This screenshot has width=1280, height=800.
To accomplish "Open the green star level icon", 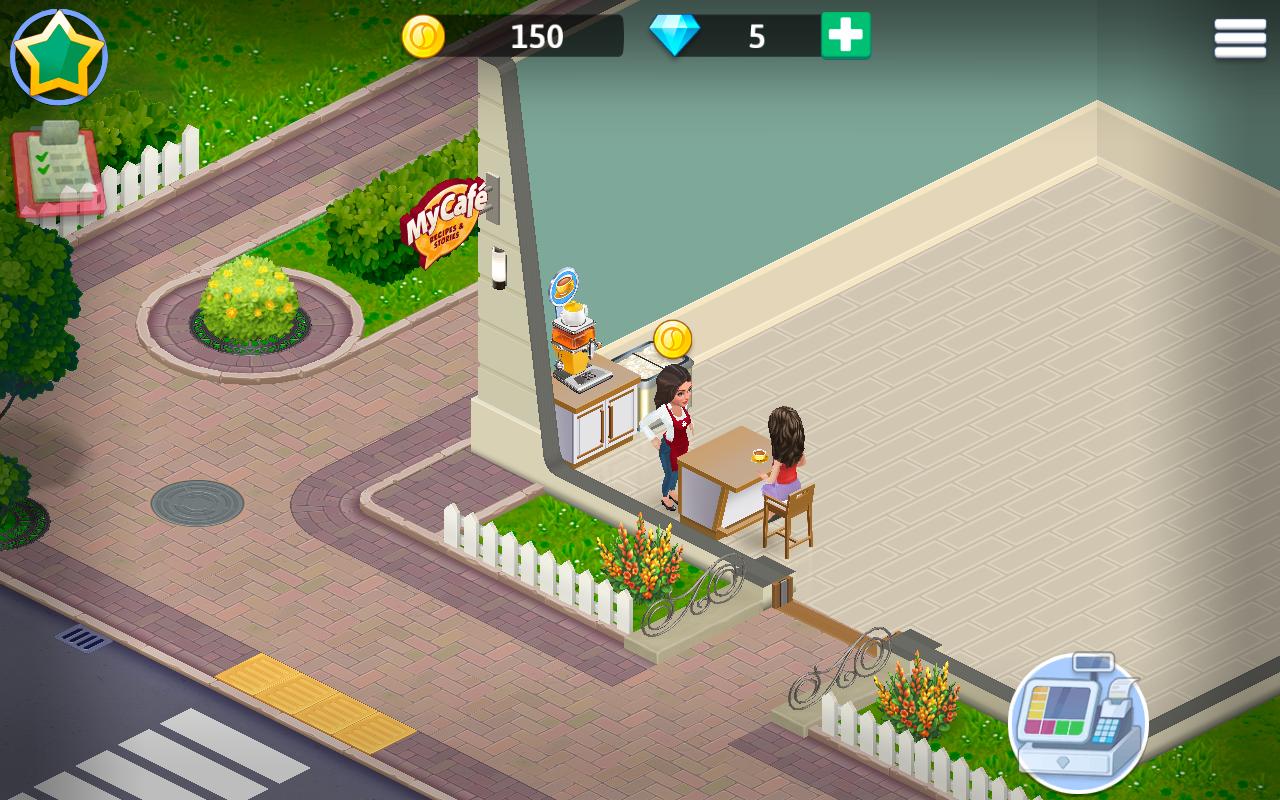I will pyautogui.click(x=58, y=57).
